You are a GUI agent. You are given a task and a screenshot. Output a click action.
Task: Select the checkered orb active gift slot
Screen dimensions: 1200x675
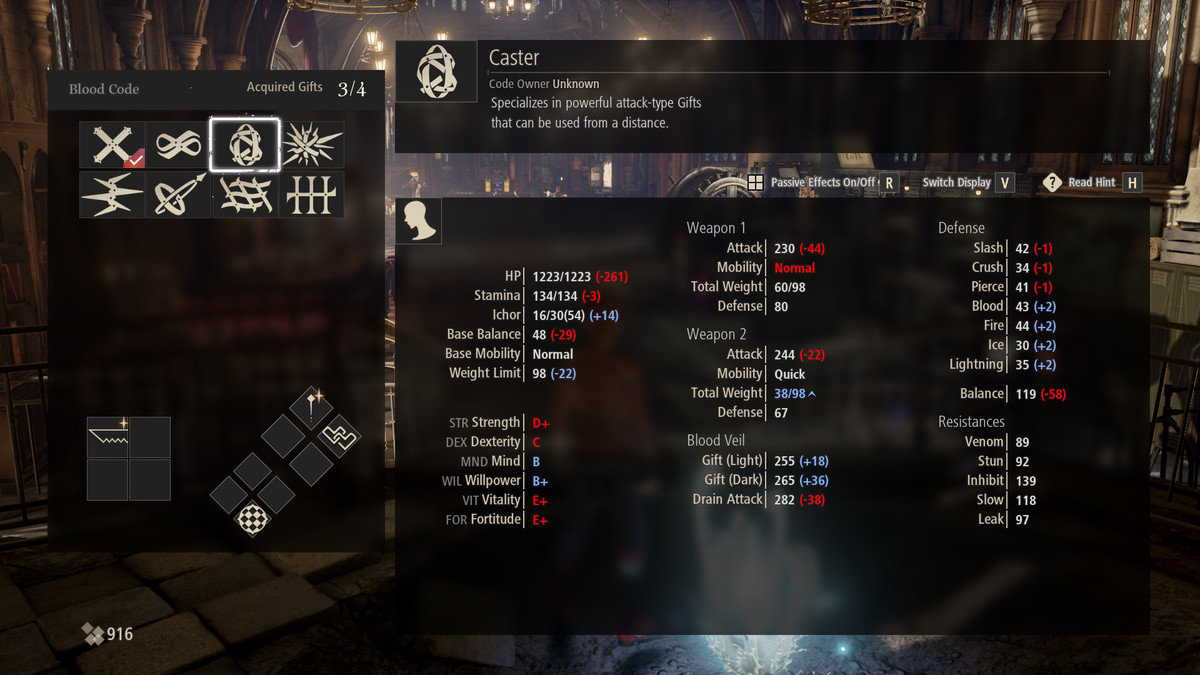252,519
